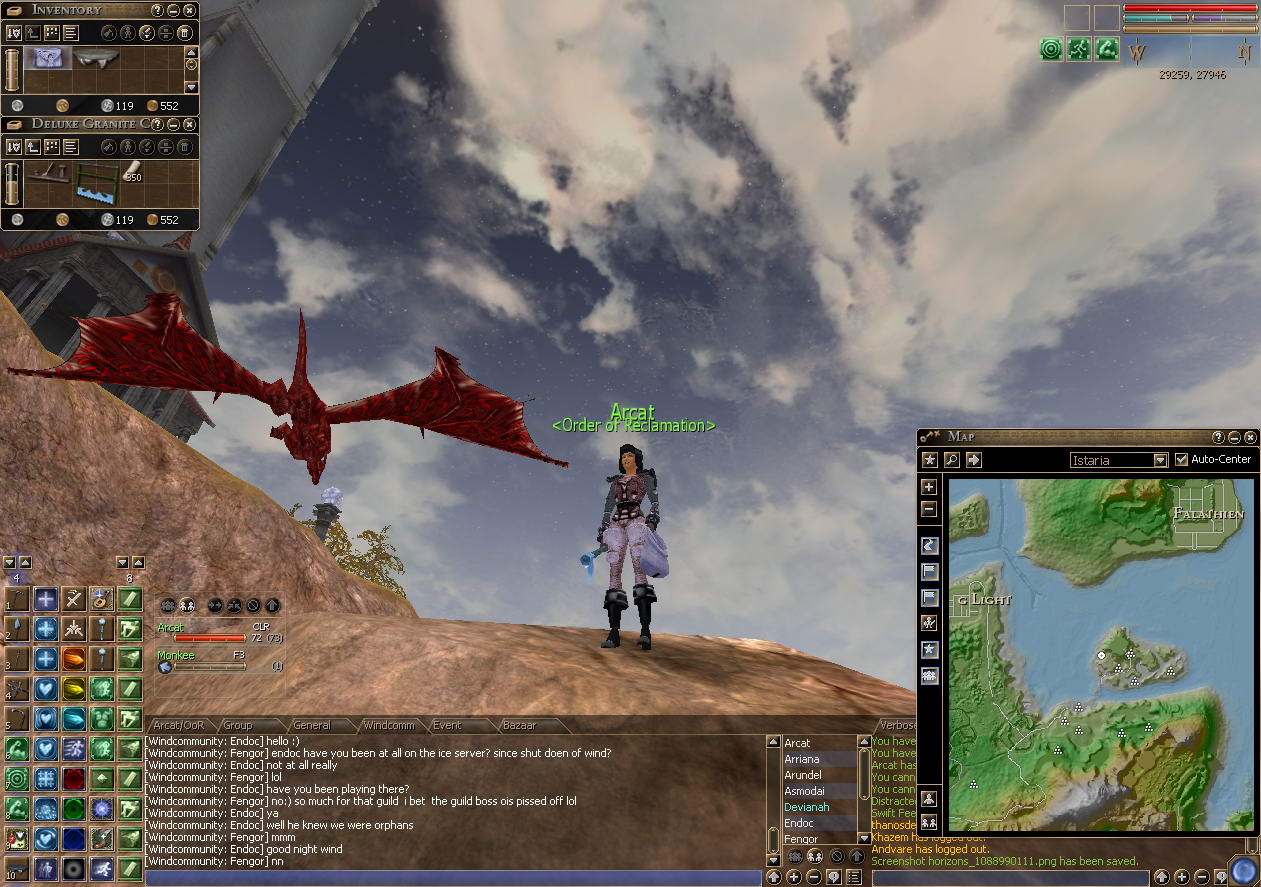This screenshot has width=1261, height=887.
Task: Switch to the General chat tab
Action: point(312,725)
